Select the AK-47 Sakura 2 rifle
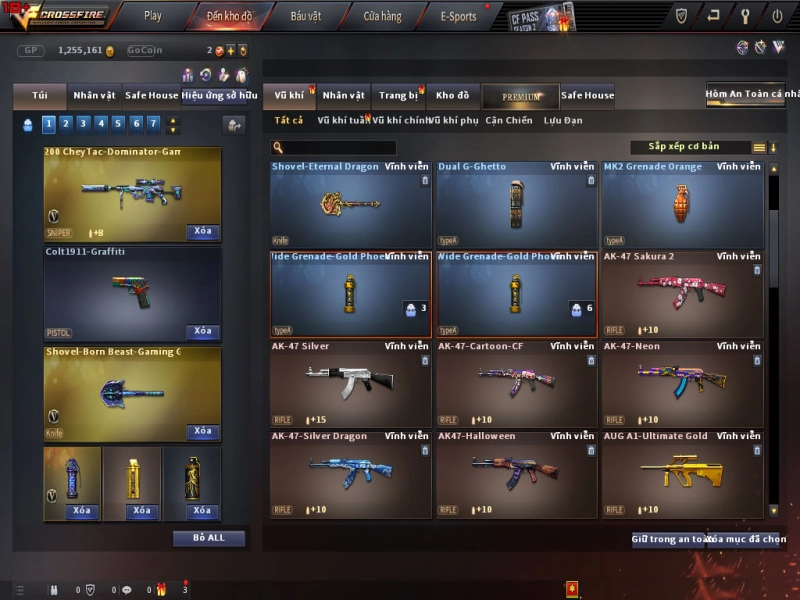This screenshot has width=800, height=600. pyautogui.click(x=682, y=292)
